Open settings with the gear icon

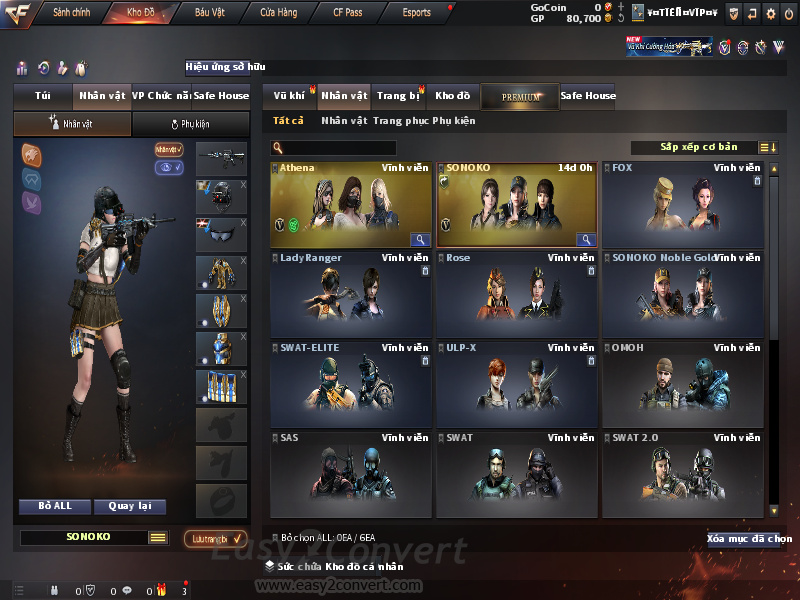coord(770,13)
